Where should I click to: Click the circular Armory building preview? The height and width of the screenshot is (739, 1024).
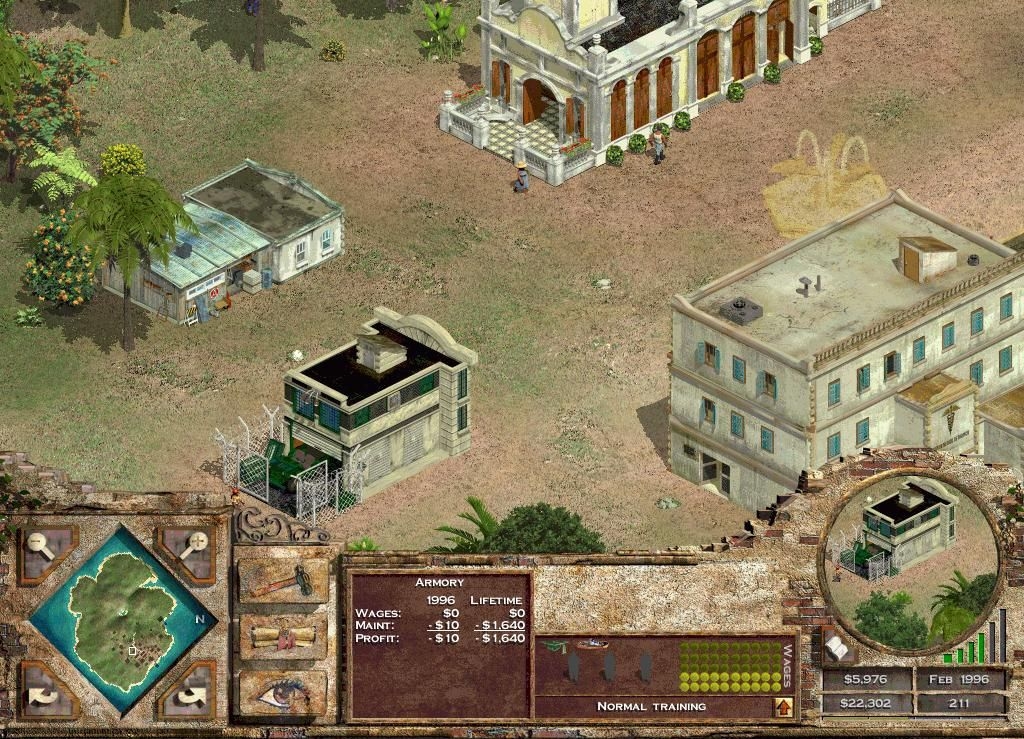[x=910, y=560]
